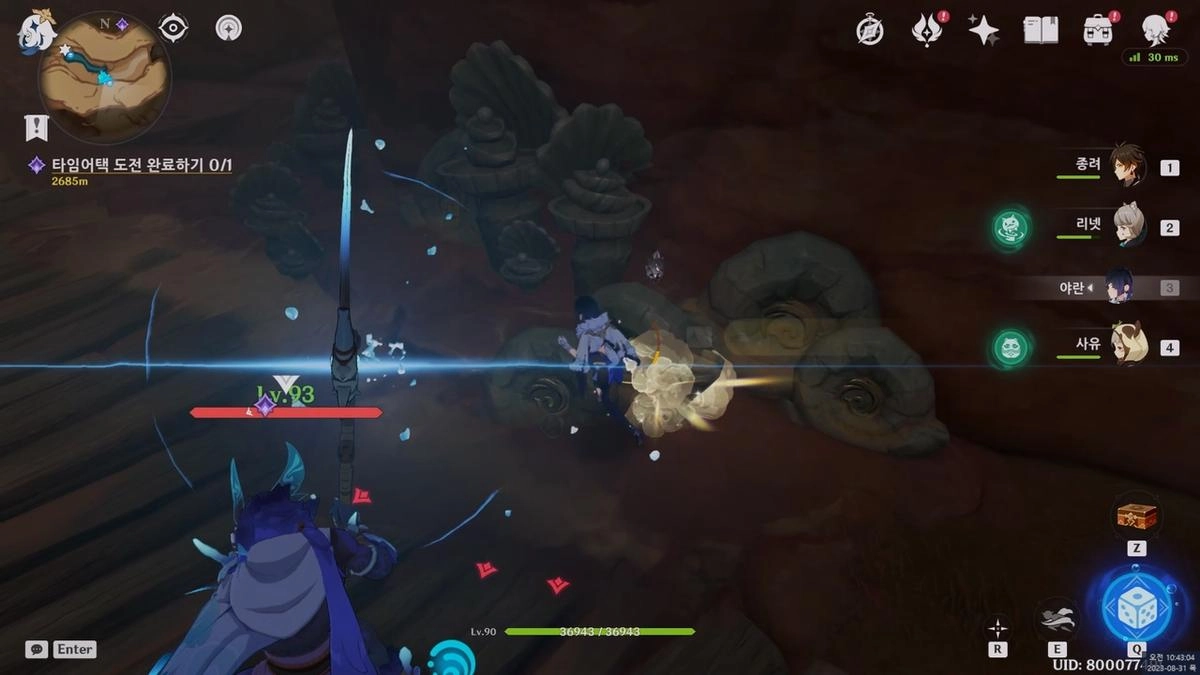This screenshot has height=675, width=1200.
Task: Open the adventurer handbook book icon
Action: click(x=1040, y=30)
